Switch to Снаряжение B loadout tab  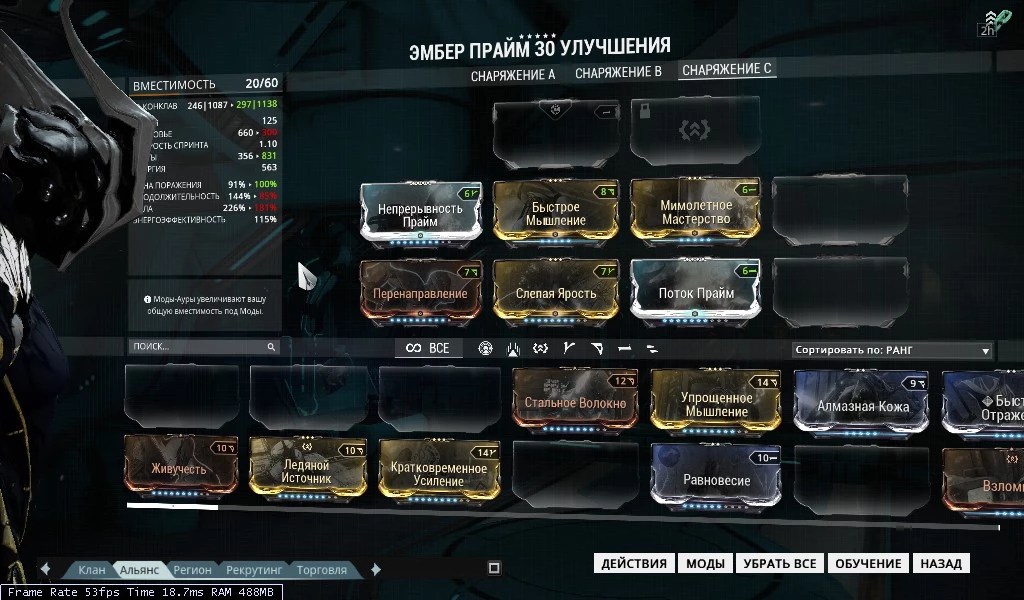pyautogui.click(x=618, y=72)
